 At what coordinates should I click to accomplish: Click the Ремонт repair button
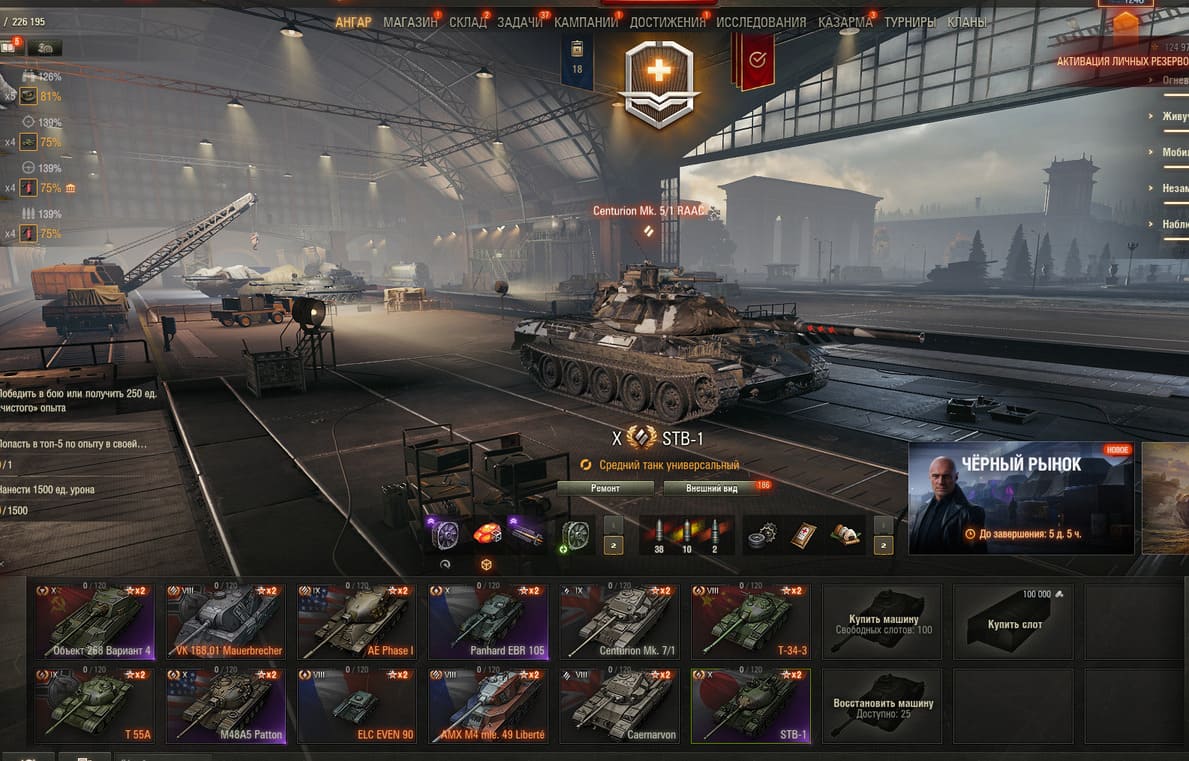click(605, 488)
